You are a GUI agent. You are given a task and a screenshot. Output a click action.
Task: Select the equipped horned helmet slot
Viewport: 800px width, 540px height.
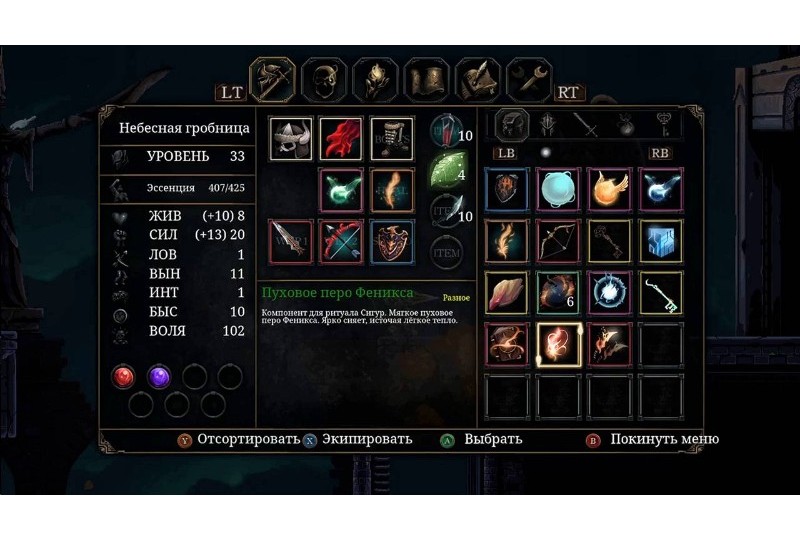[x=291, y=138]
